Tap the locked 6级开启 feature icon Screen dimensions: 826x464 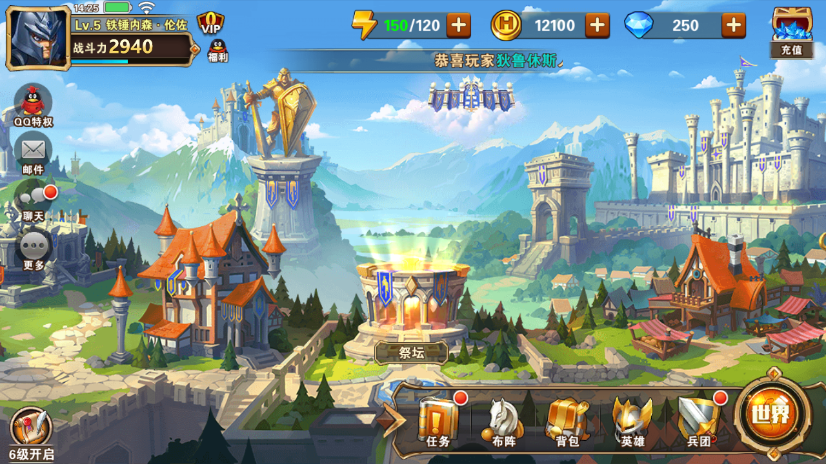point(29,433)
